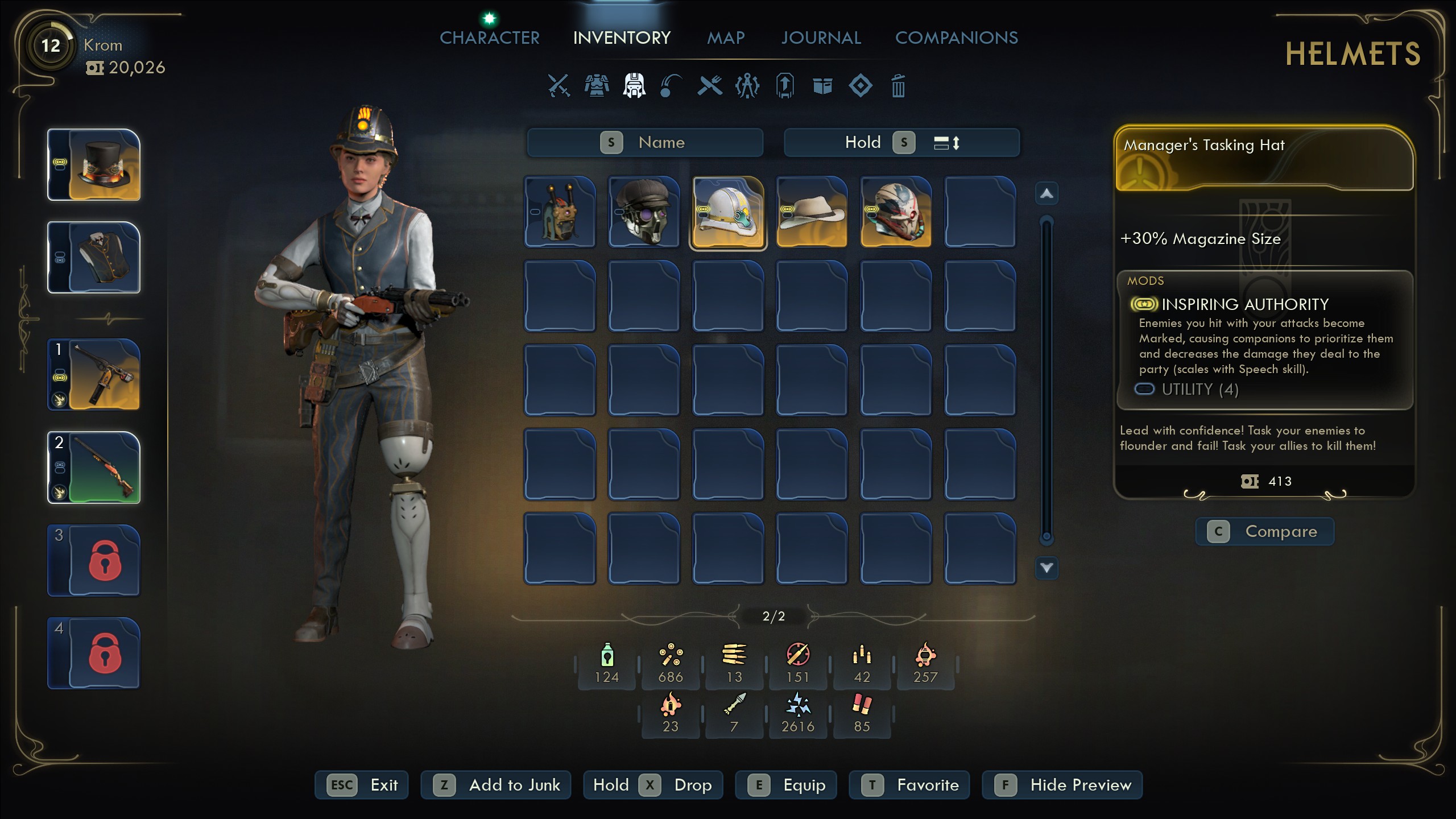
Task: Select weapon slot 2 shotgun
Action: [x=93, y=468]
